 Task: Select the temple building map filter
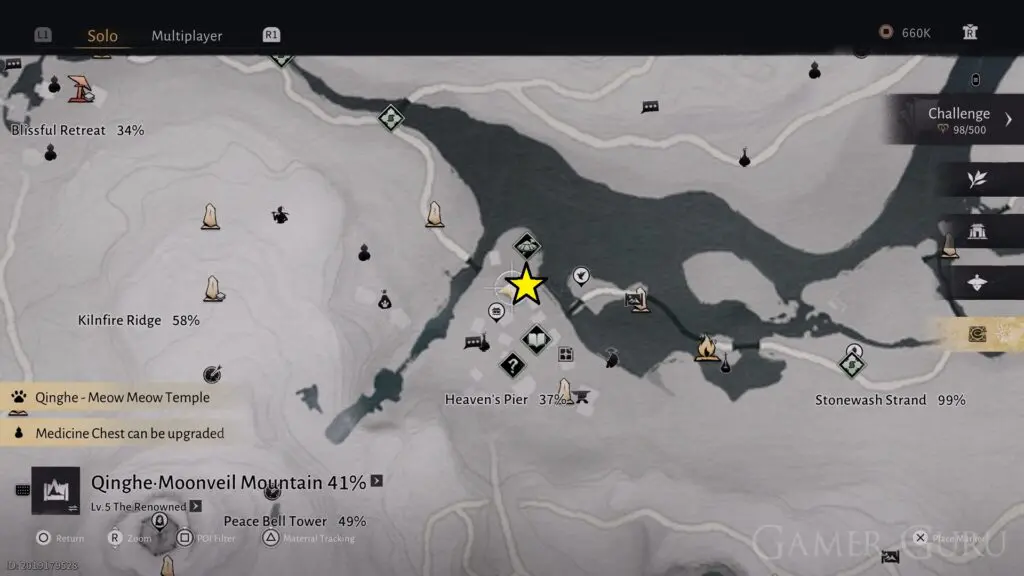tap(977, 232)
